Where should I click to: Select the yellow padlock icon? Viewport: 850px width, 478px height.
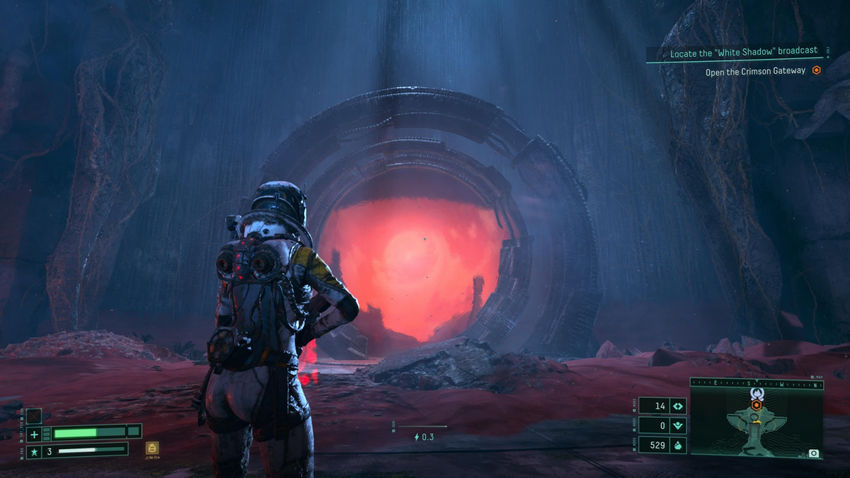point(152,449)
